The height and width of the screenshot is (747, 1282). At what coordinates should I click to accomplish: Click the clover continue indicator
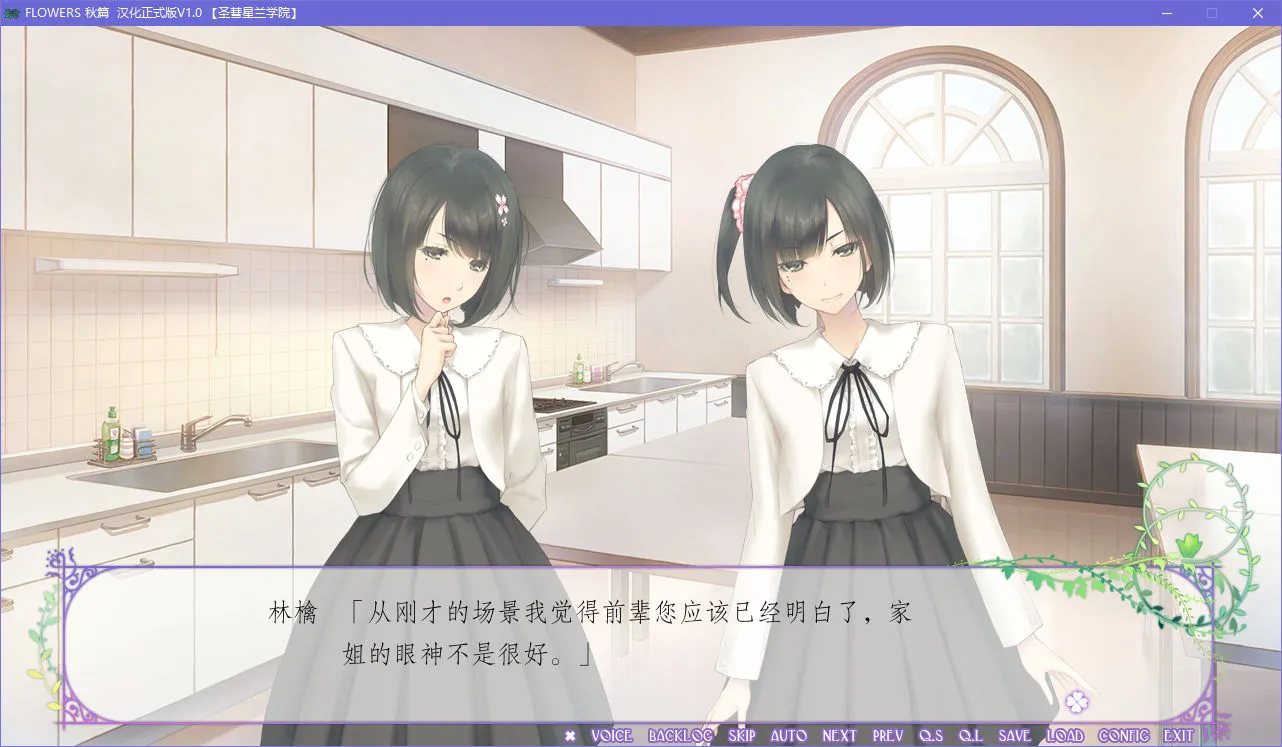[x=1077, y=704]
